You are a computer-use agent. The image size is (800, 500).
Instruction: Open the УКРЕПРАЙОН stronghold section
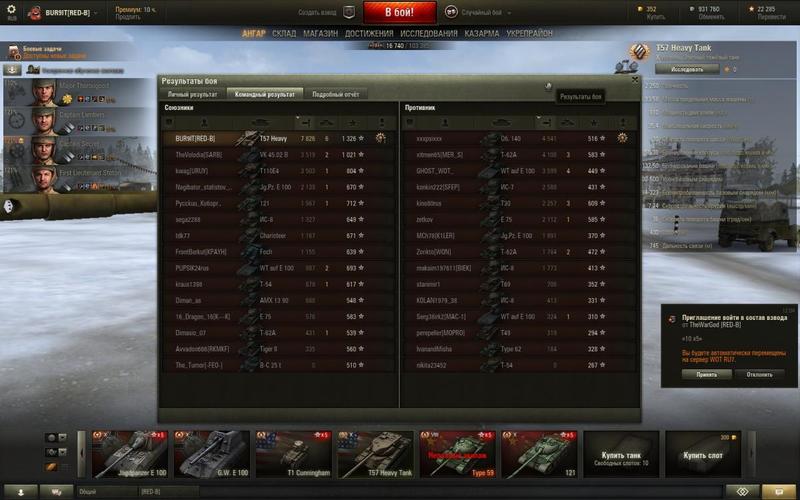click(530, 33)
